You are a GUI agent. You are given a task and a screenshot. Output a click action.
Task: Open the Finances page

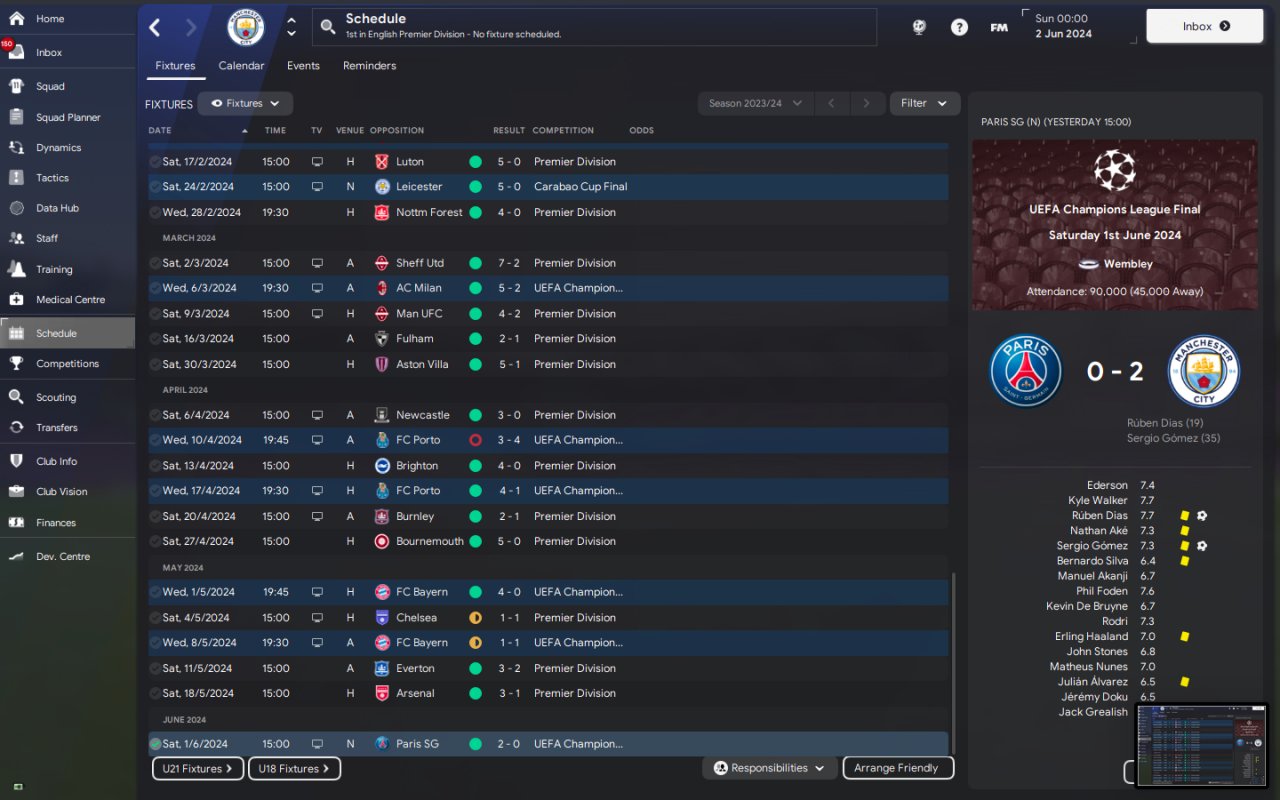[55, 522]
